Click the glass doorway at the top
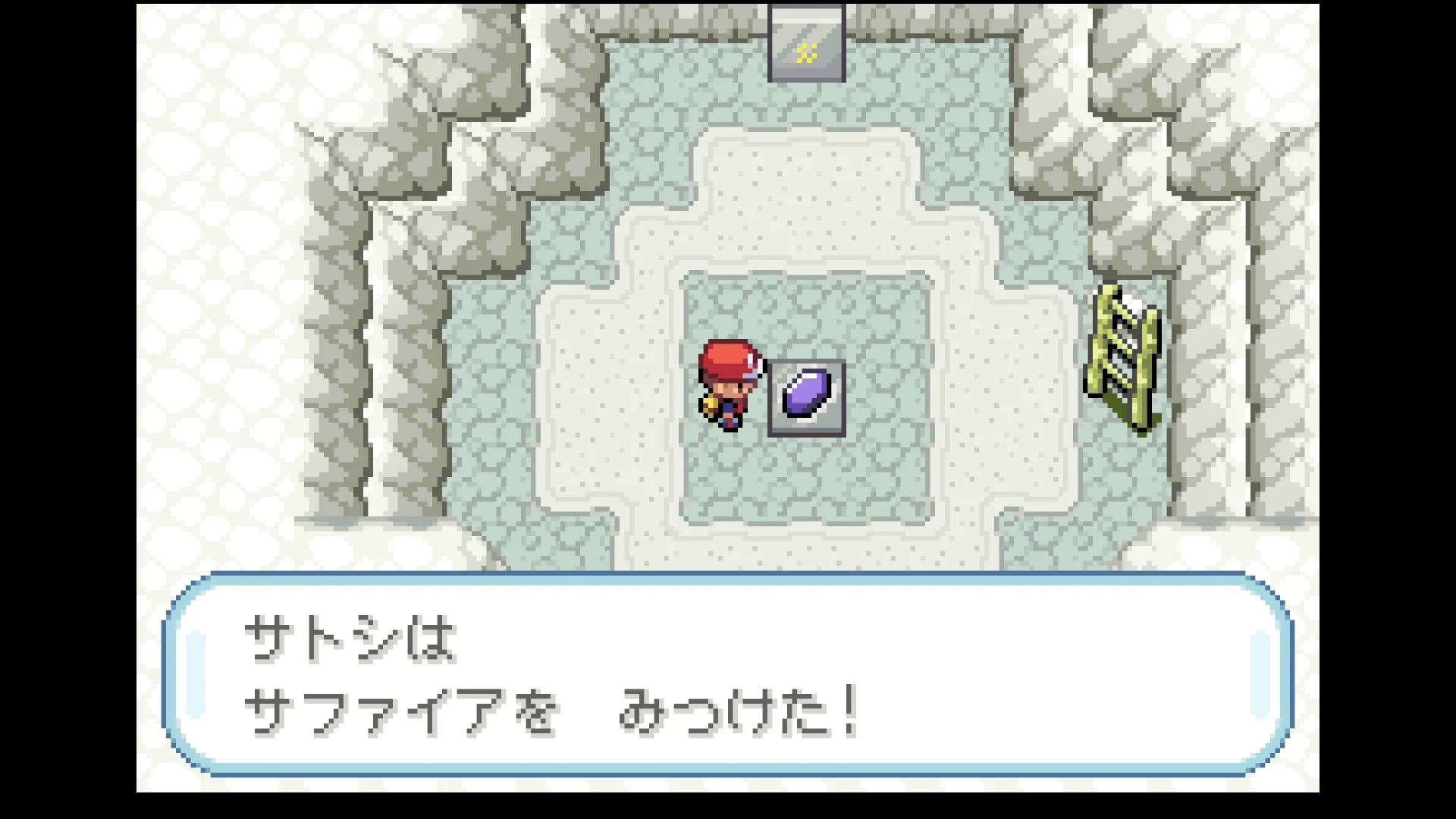Screen dimensions: 1456x819 (x=806, y=42)
